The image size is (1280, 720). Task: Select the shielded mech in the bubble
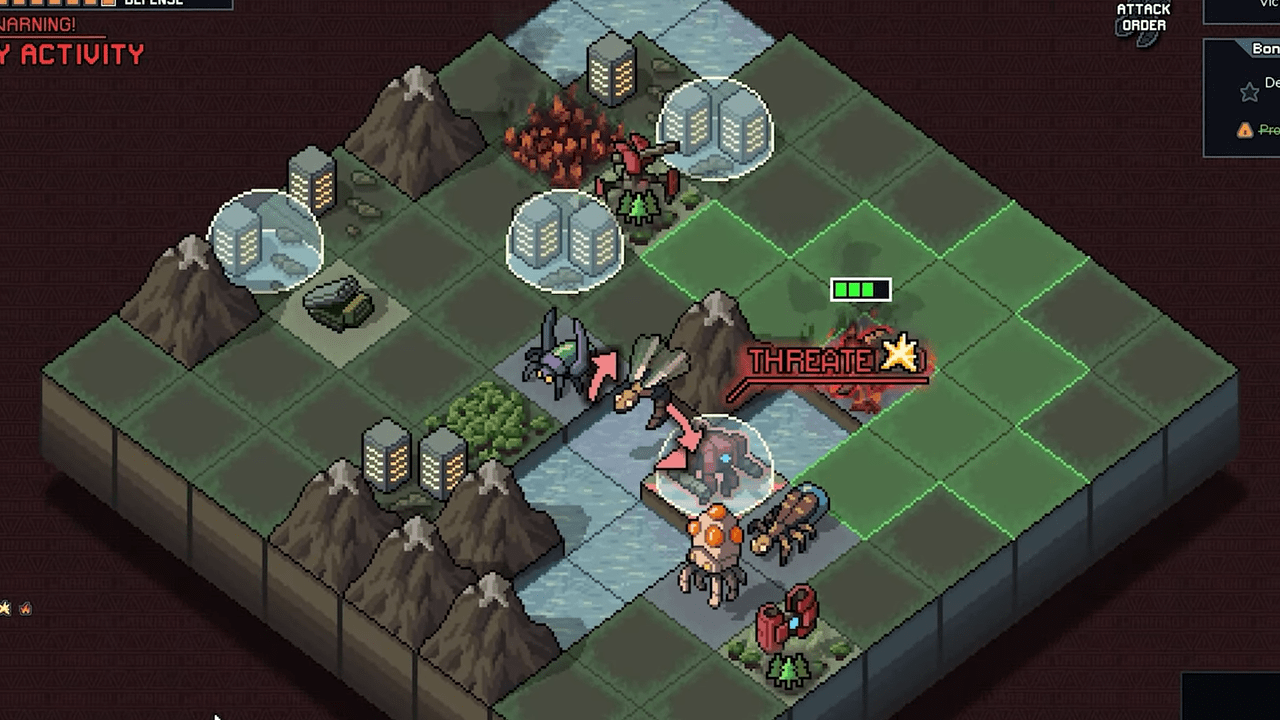pos(716,462)
